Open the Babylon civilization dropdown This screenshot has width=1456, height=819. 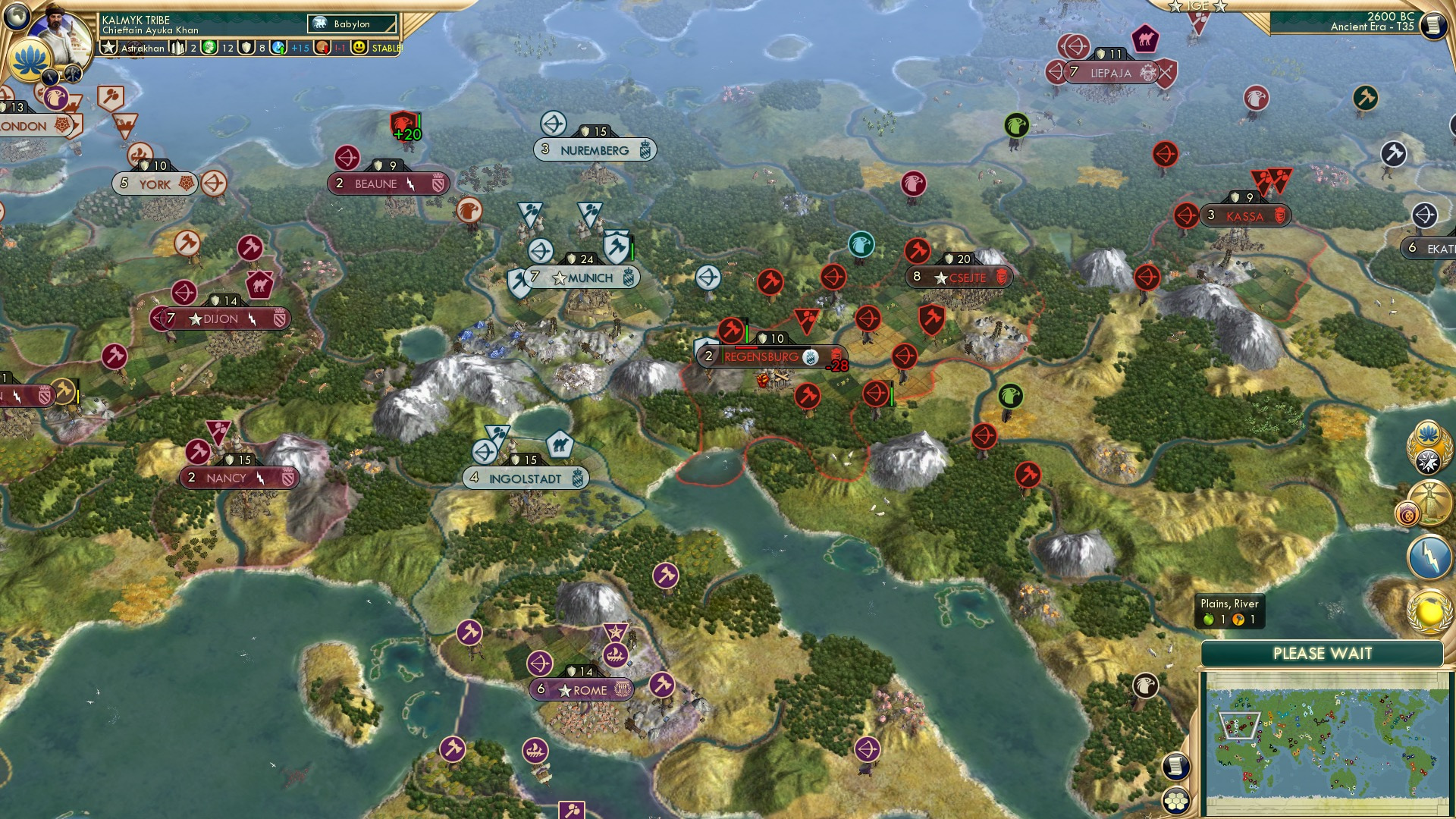coord(350,24)
